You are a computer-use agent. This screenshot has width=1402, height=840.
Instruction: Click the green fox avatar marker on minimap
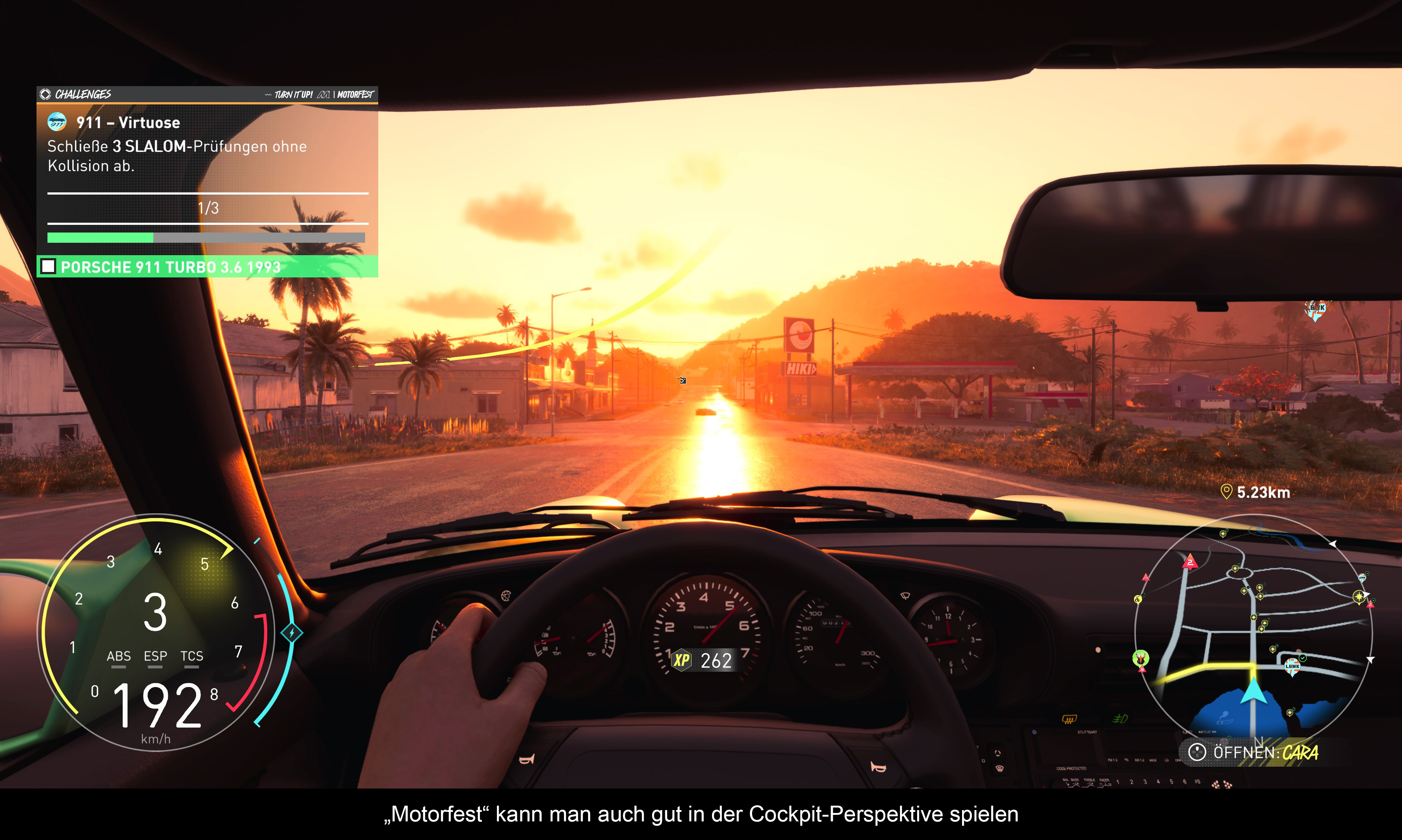[x=1141, y=658]
